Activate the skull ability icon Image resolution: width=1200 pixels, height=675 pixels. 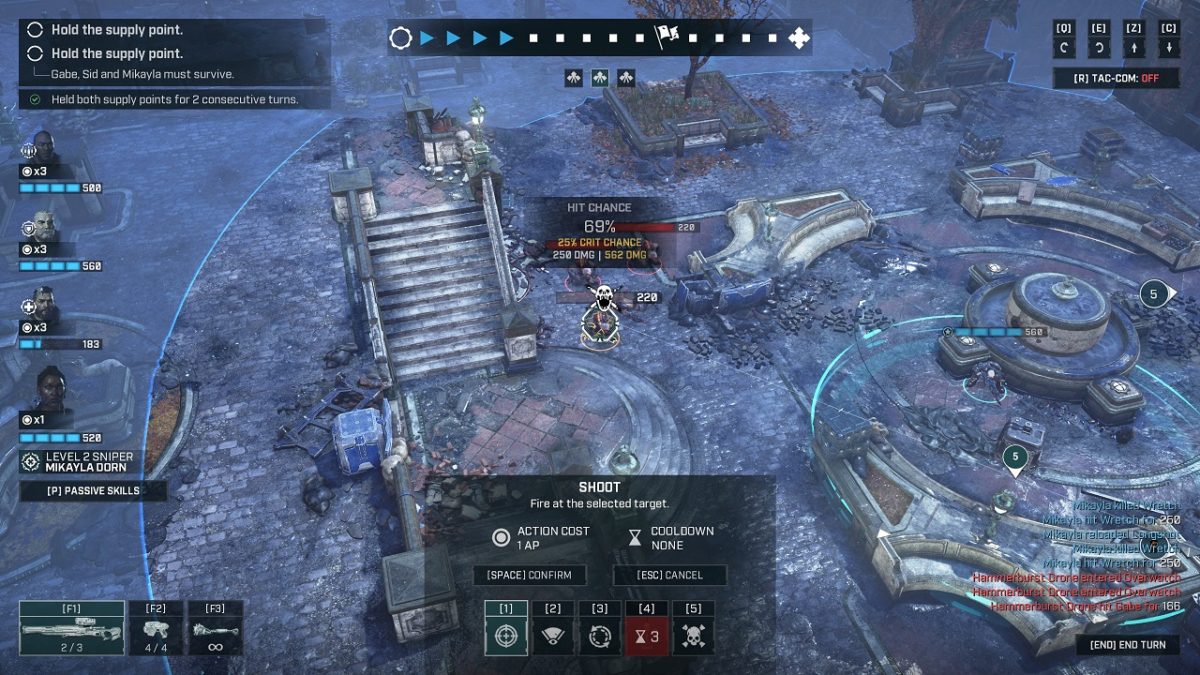point(694,635)
